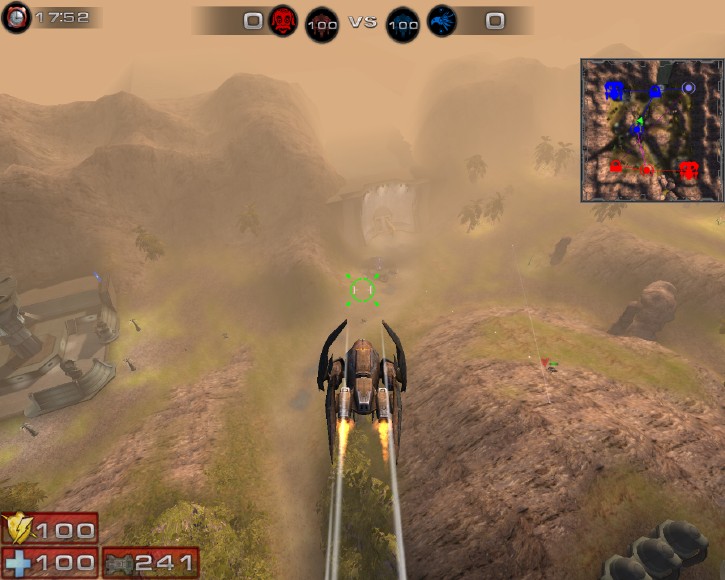Click the match clock icon

[x=16, y=18]
